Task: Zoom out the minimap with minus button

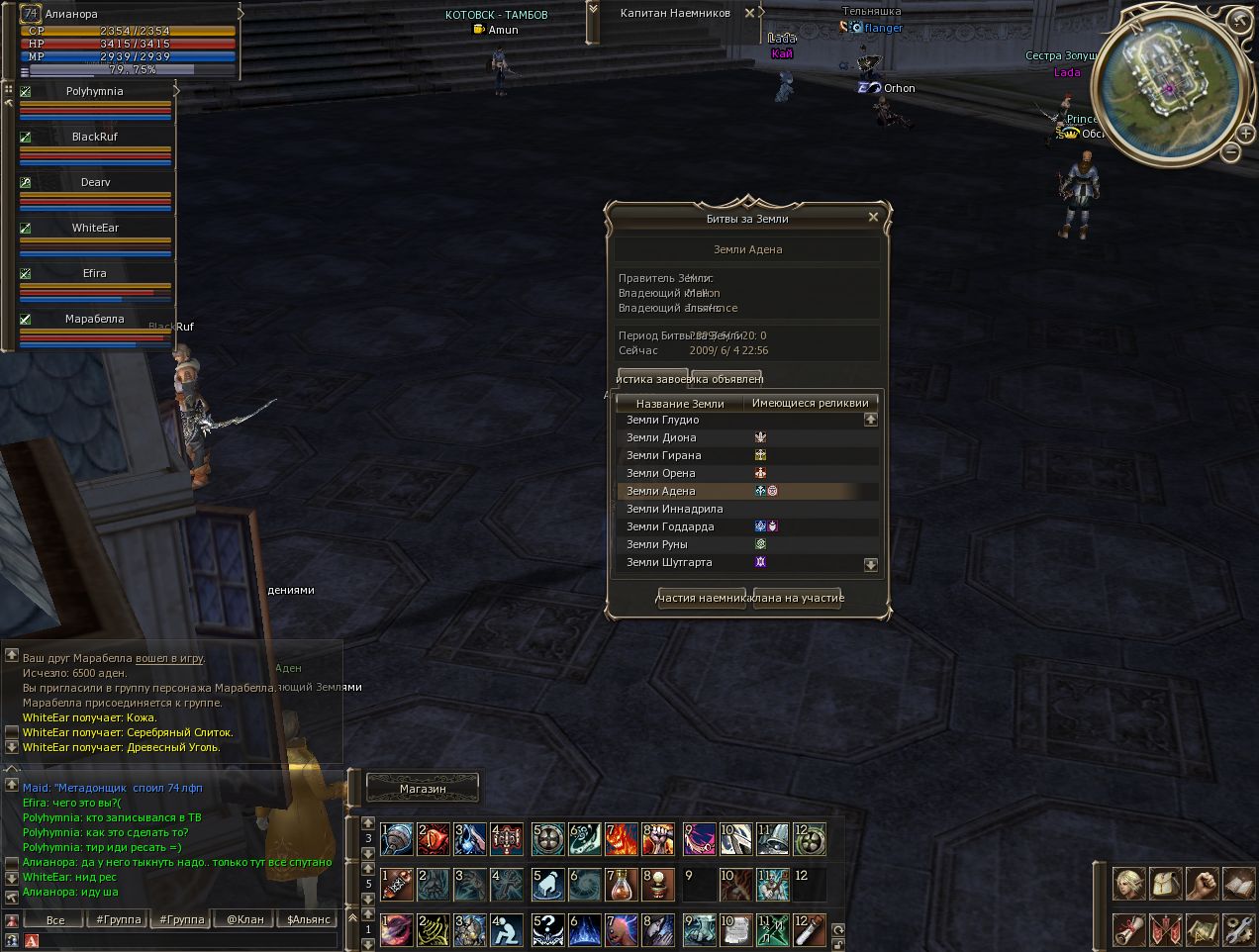Action: click(1230, 151)
